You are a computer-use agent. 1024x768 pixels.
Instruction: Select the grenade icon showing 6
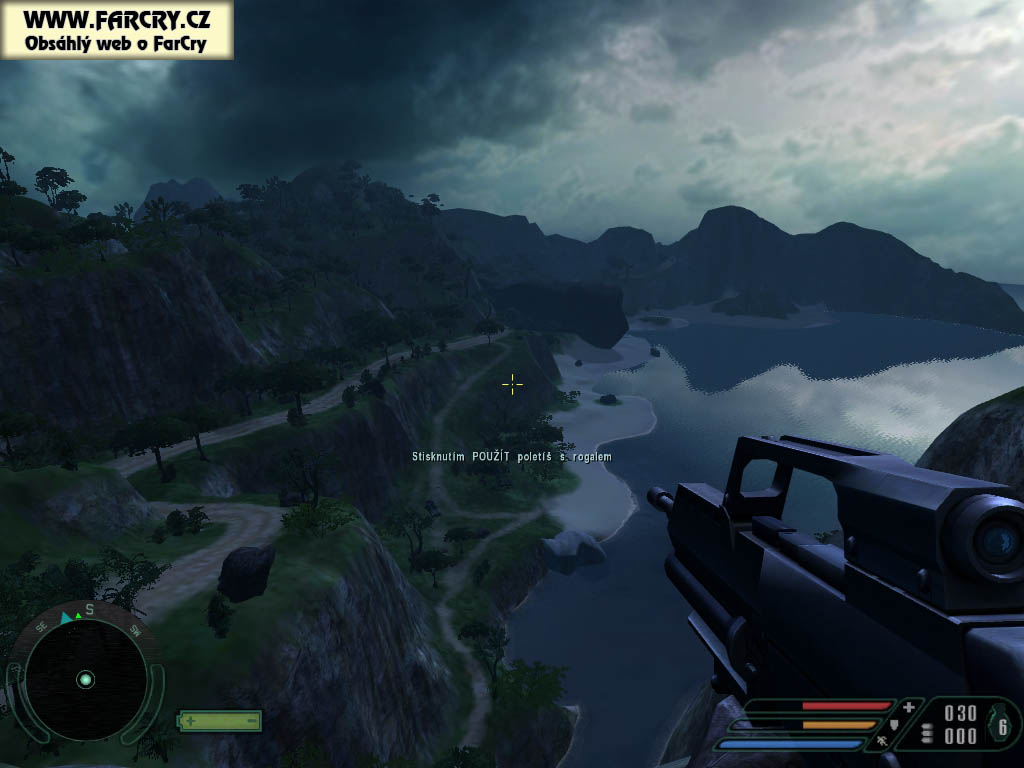[1002, 727]
